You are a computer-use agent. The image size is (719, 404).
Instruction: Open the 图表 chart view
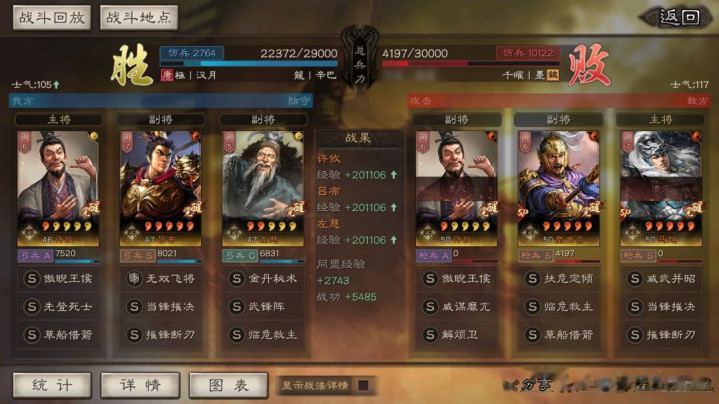pos(227,385)
